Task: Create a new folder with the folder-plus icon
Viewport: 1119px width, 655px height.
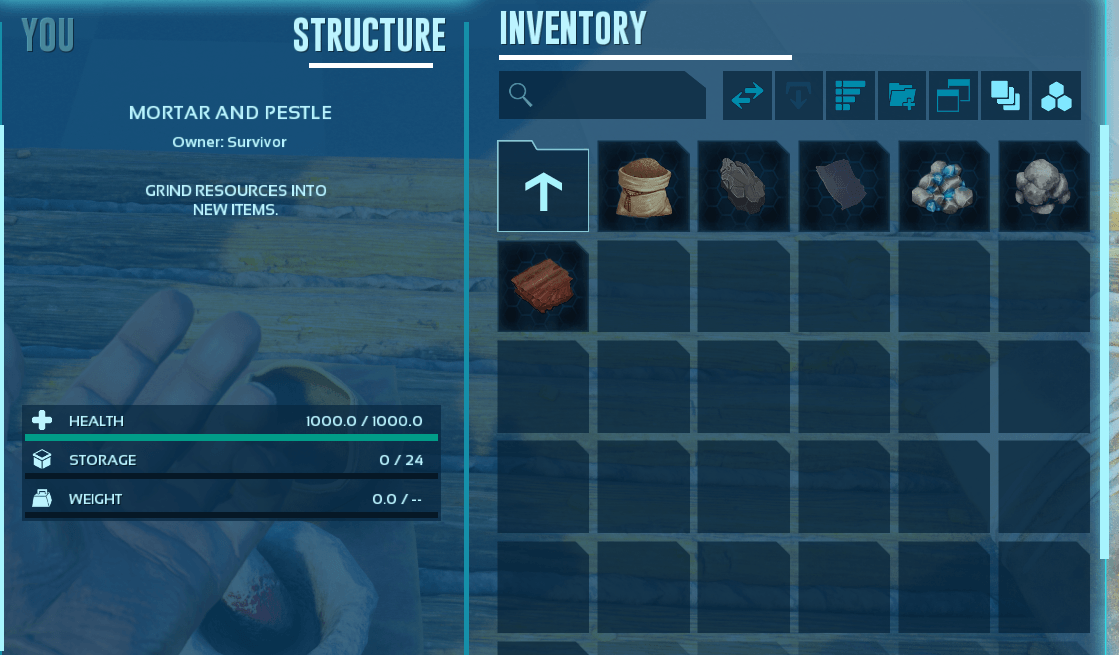Action: click(x=901, y=96)
